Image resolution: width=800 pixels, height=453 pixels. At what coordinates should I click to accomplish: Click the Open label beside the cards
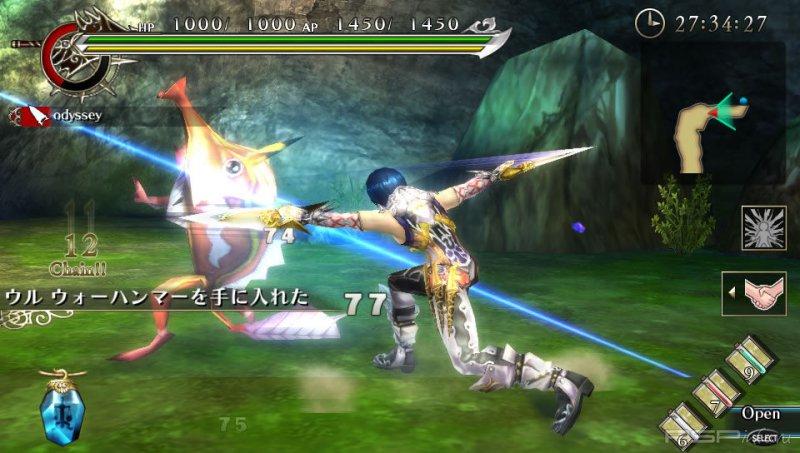point(761,413)
